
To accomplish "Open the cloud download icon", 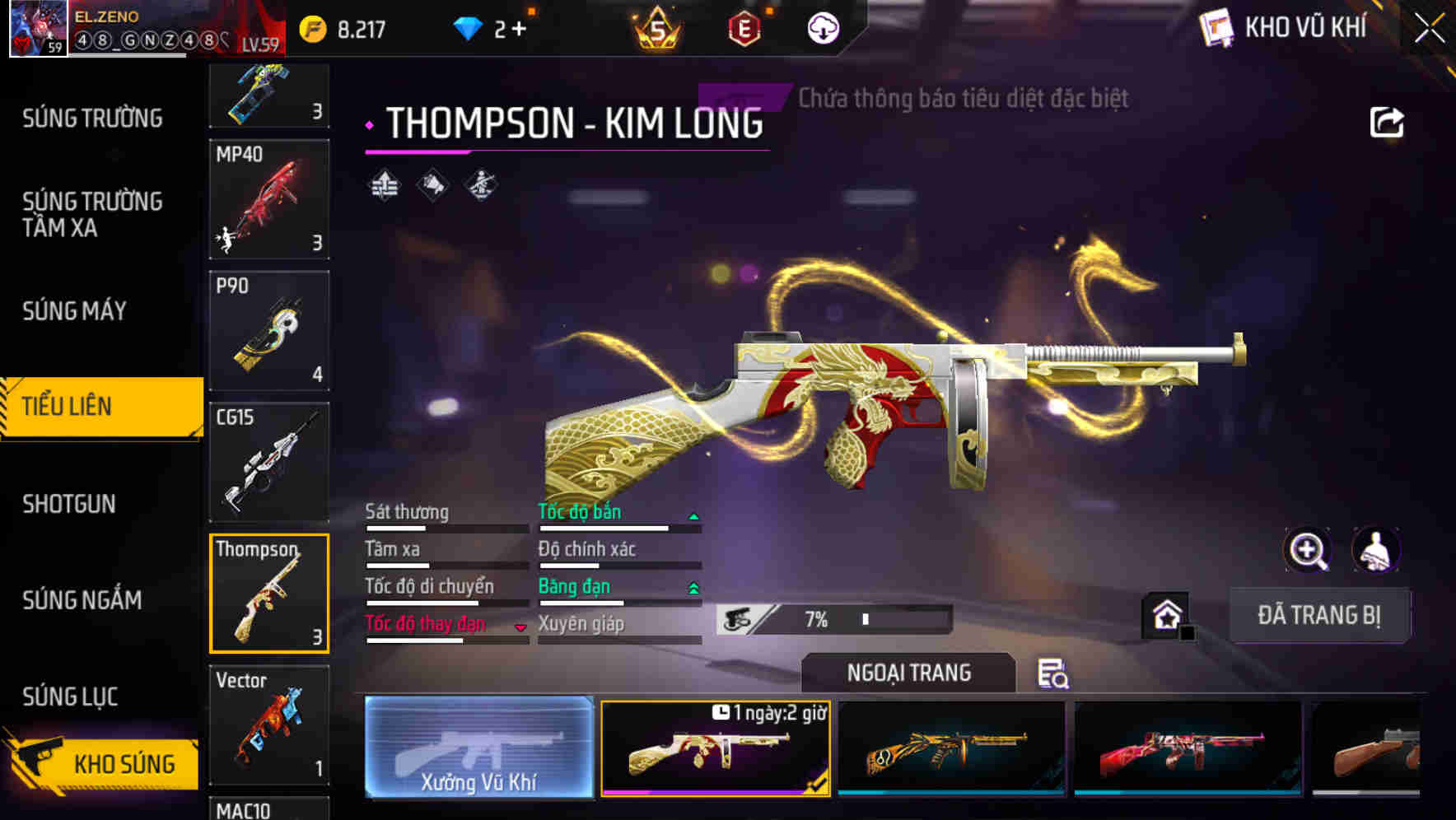I will coord(823,29).
